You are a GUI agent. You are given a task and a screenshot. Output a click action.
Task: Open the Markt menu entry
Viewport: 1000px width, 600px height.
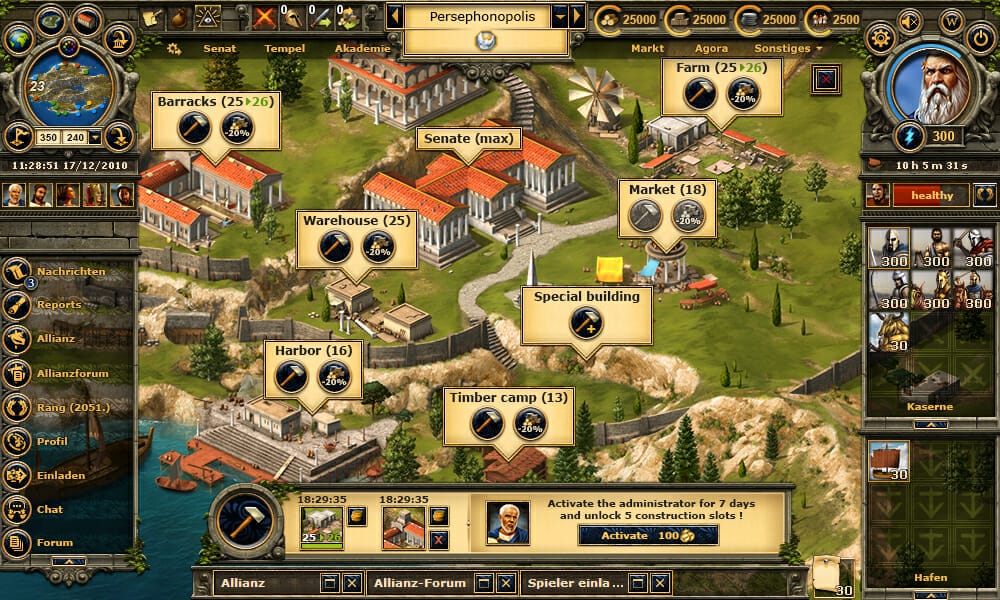[647, 48]
